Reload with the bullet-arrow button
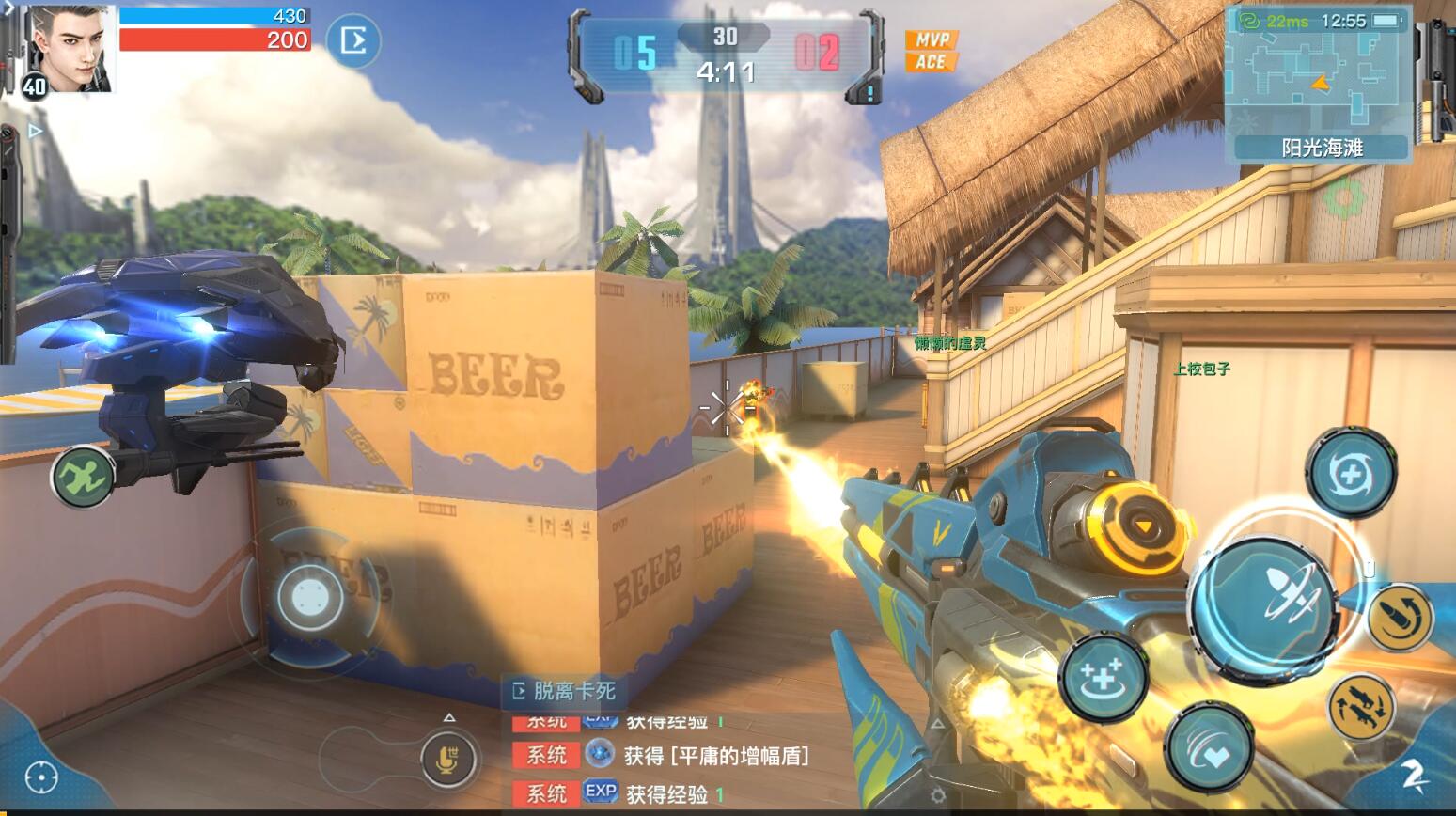Viewport: 1456px width, 816px height. click(1401, 618)
